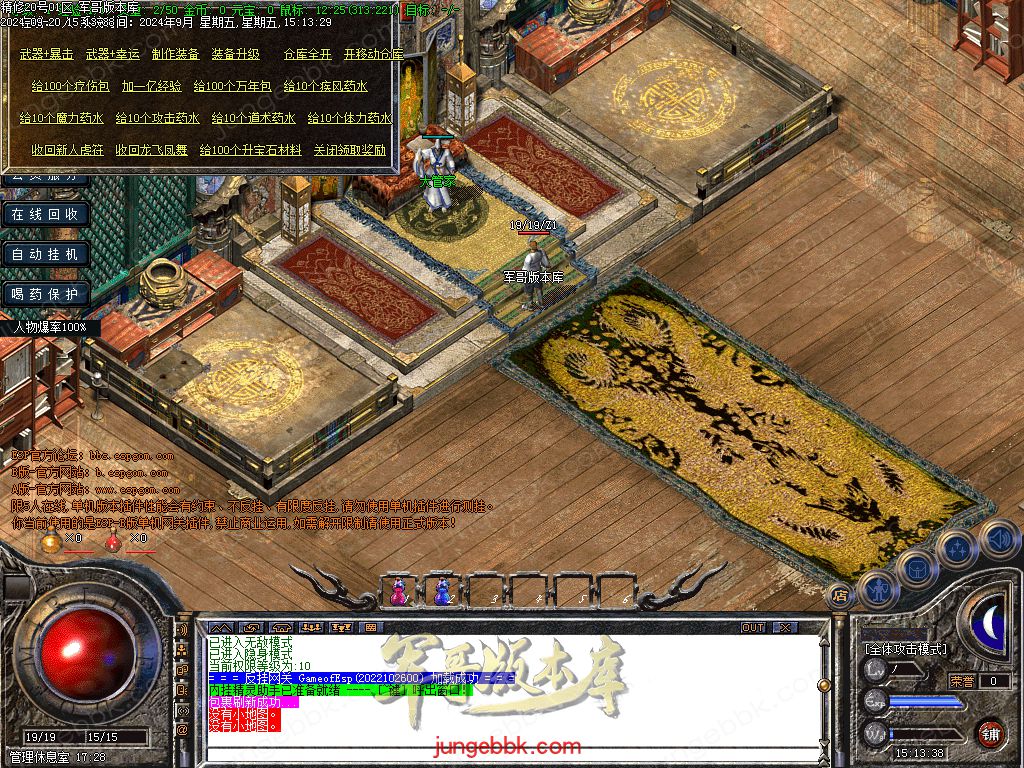Use the blue potion in belt slot 2
Image resolution: width=1024 pixels, height=768 pixels.
click(441, 591)
